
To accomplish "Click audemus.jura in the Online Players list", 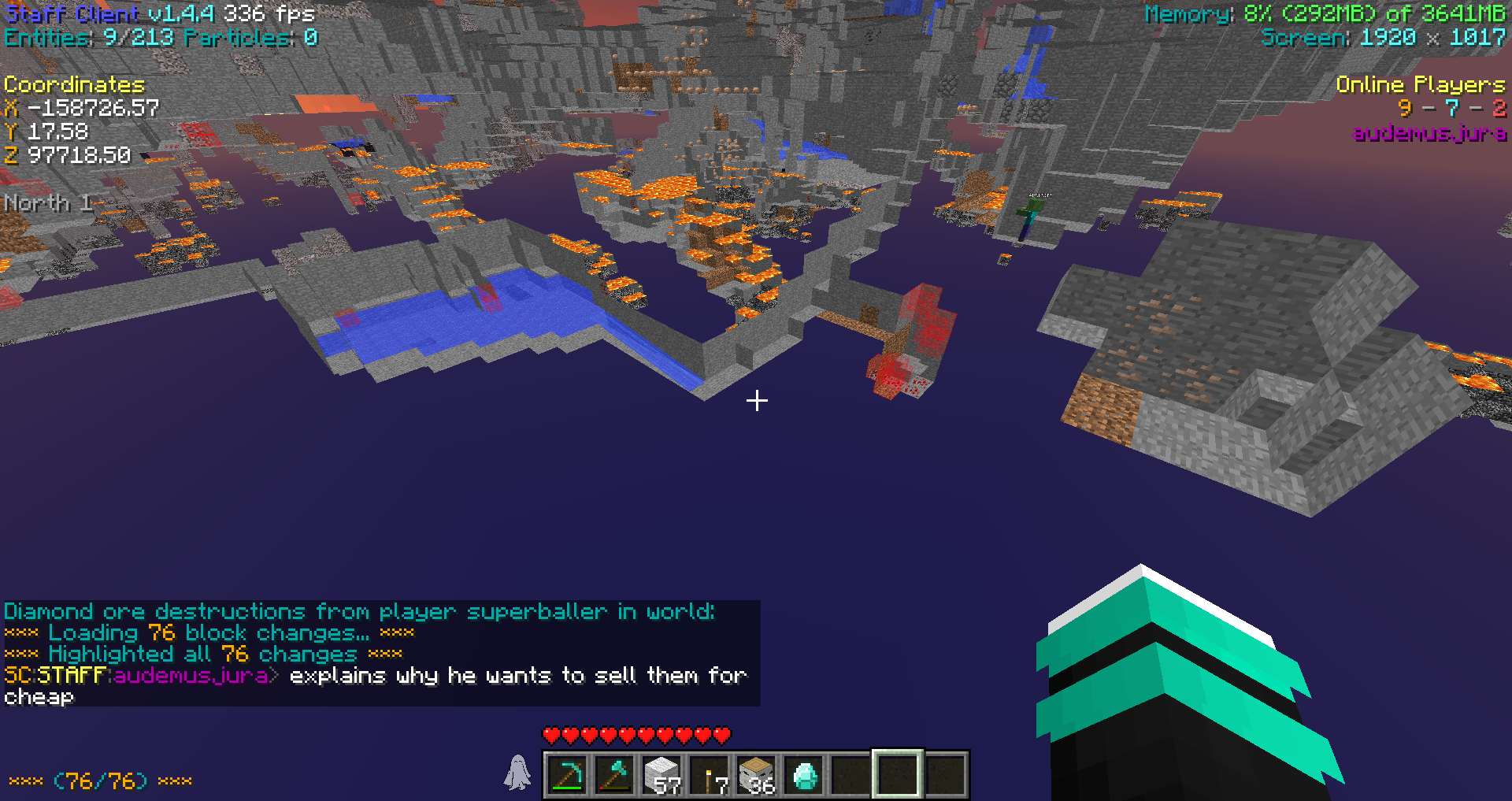I will pos(1429,133).
